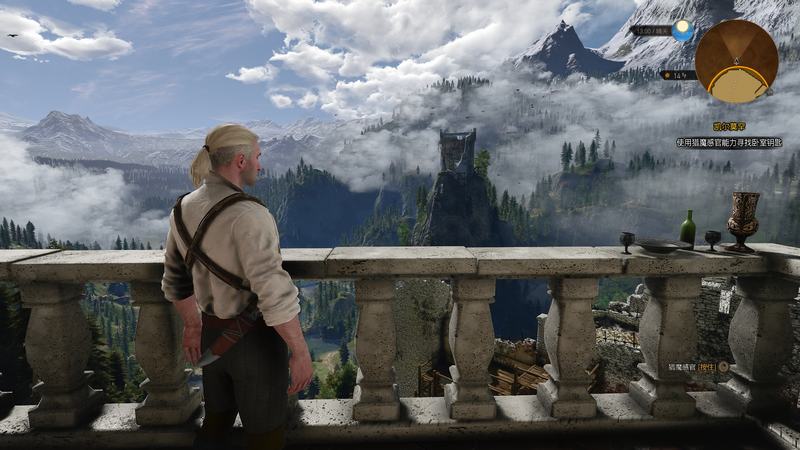Select the tracked quest objective text

pyautogui.click(x=729, y=143)
